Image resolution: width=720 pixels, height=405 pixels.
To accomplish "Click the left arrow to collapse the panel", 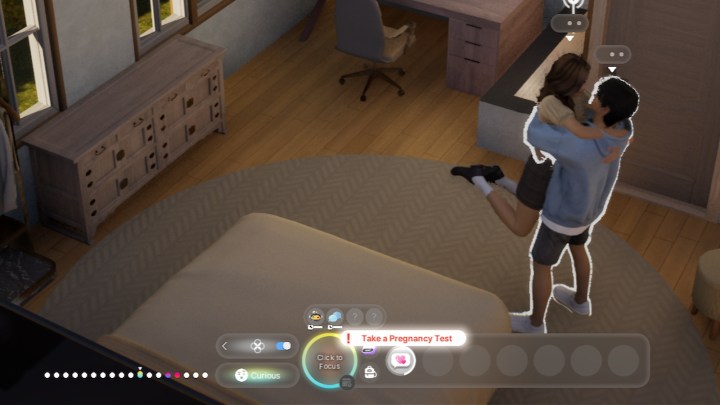I will [x=225, y=346].
